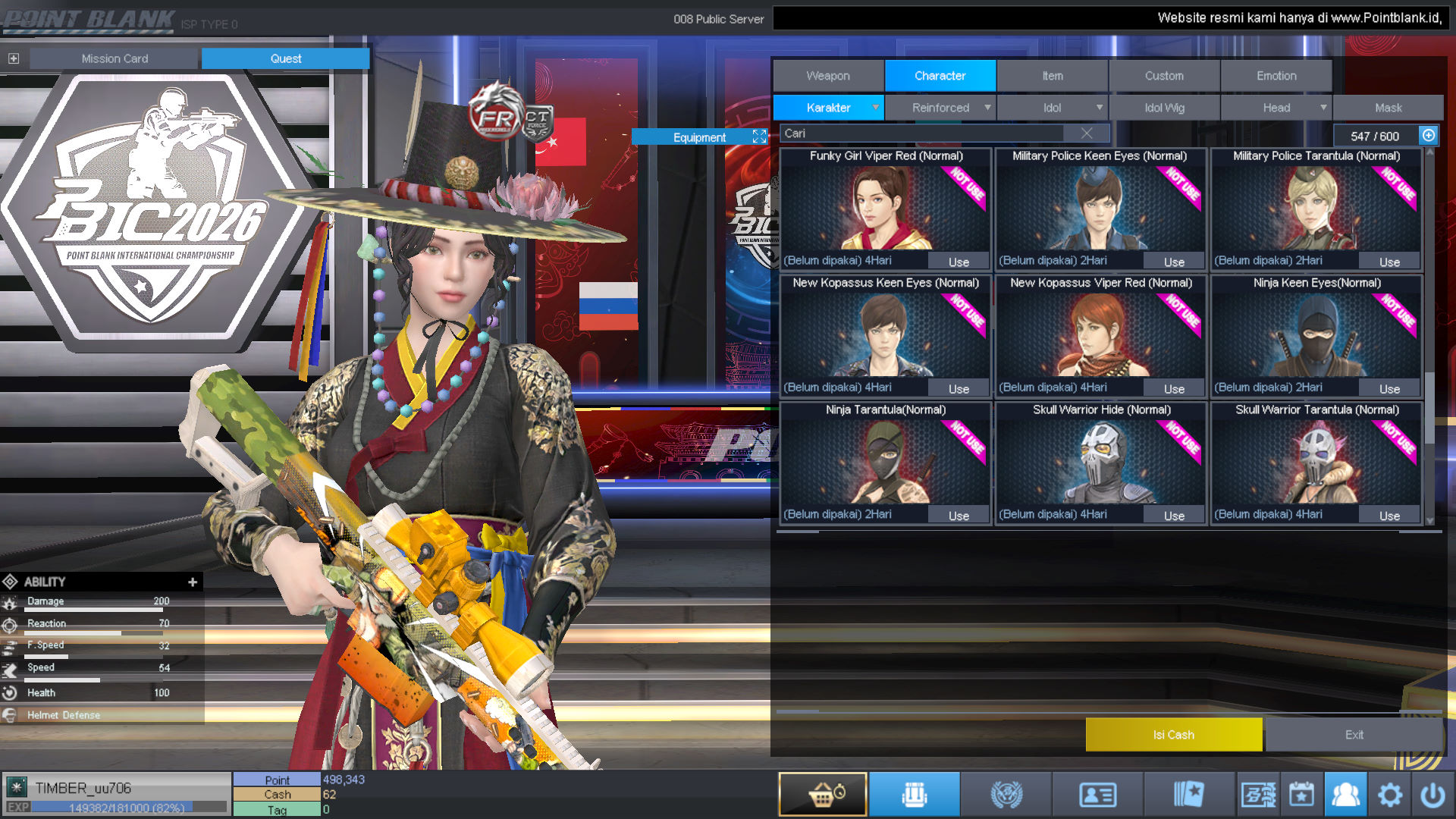Image resolution: width=1456 pixels, height=819 pixels.
Task: Open the Item inventory tab
Action: (1052, 76)
